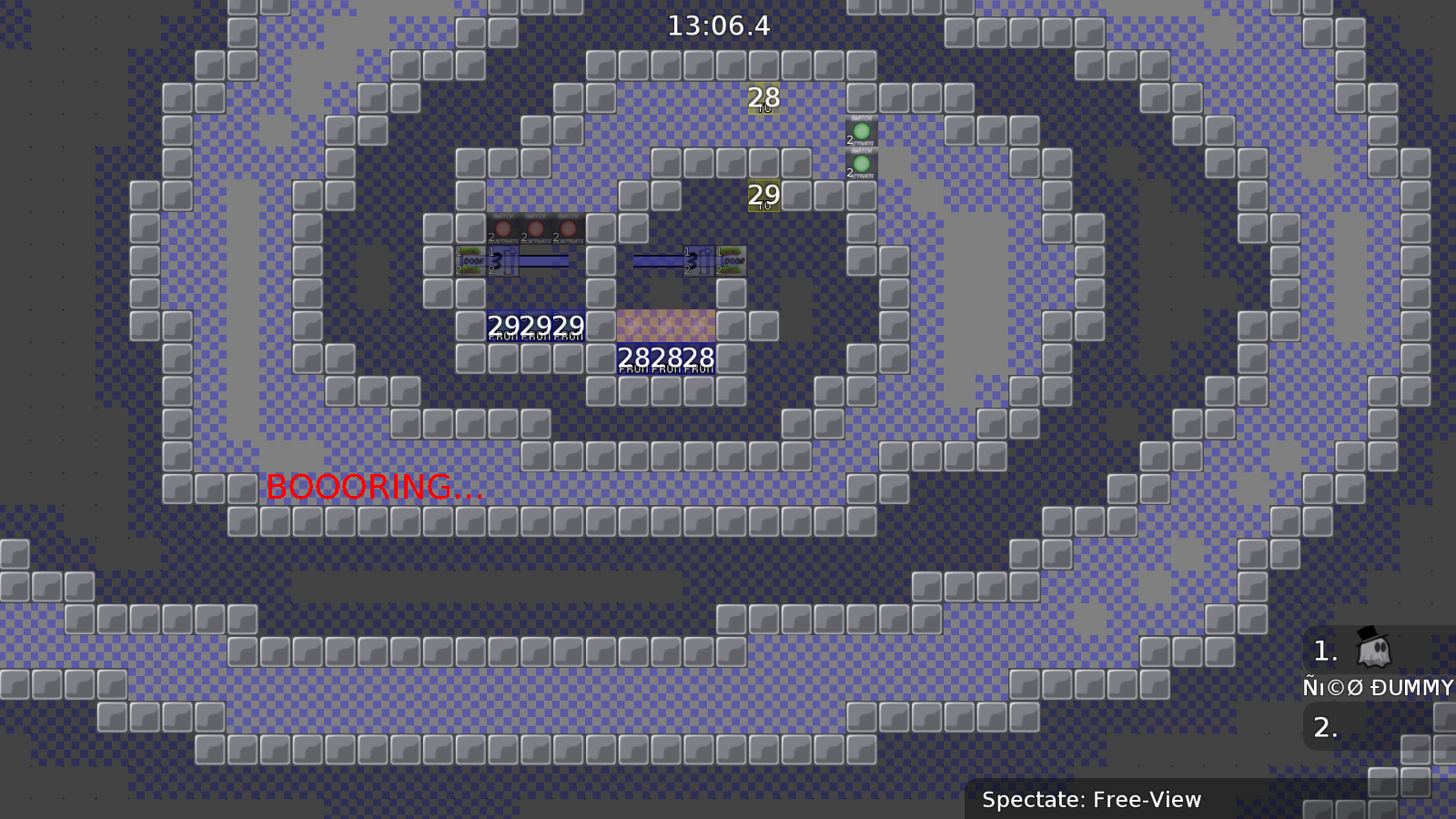Screen dimensions: 1456x819
Task: Expand the Spectate: Free-View selector
Action: [1092, 801]
